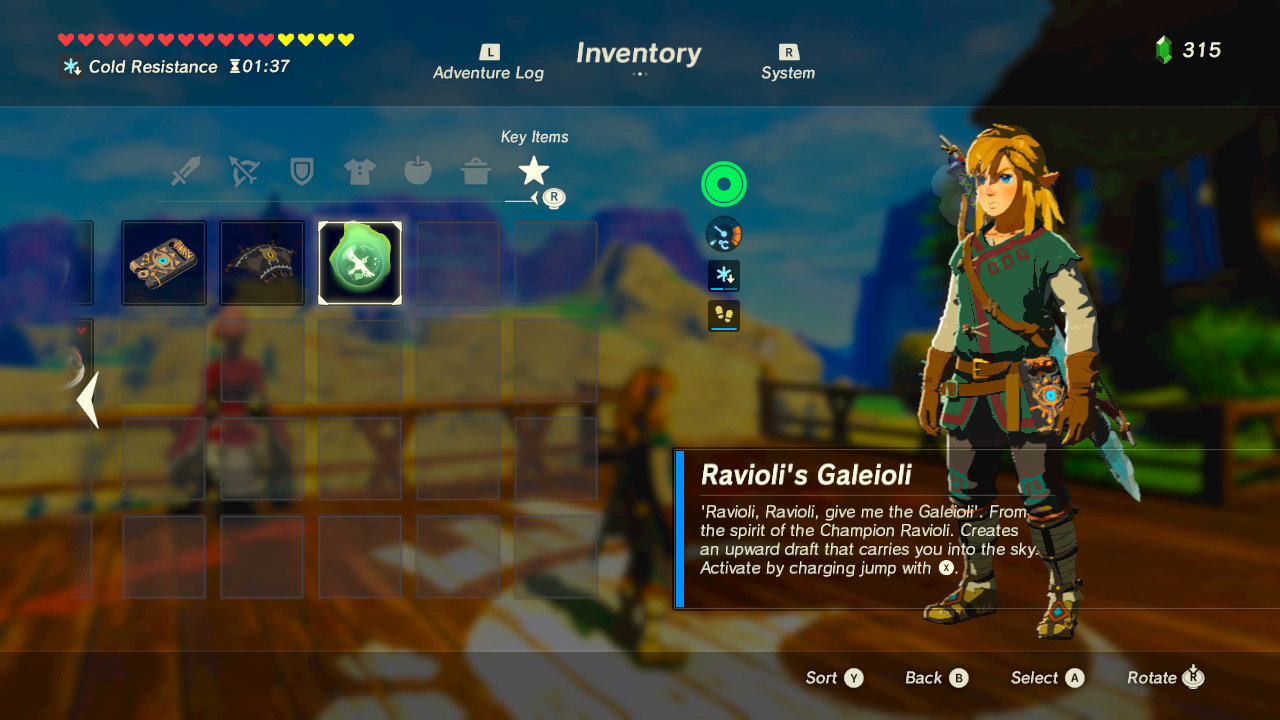Select the Ravioli's Galeioli item thumbnail

pyautogui.click(x=360, y=262)
